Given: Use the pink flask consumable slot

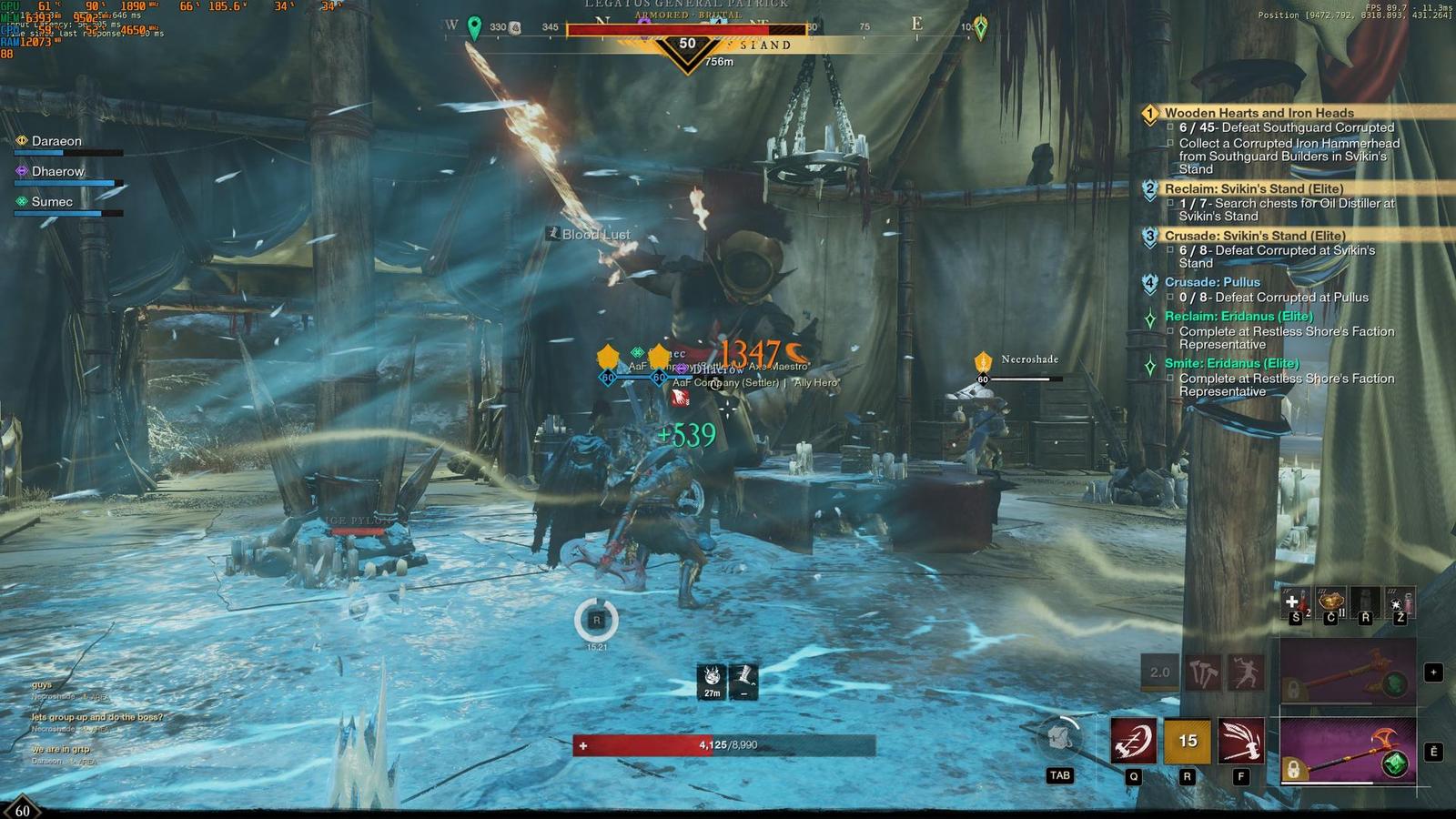Looking at the screenshot, I should click(1400, 602).
